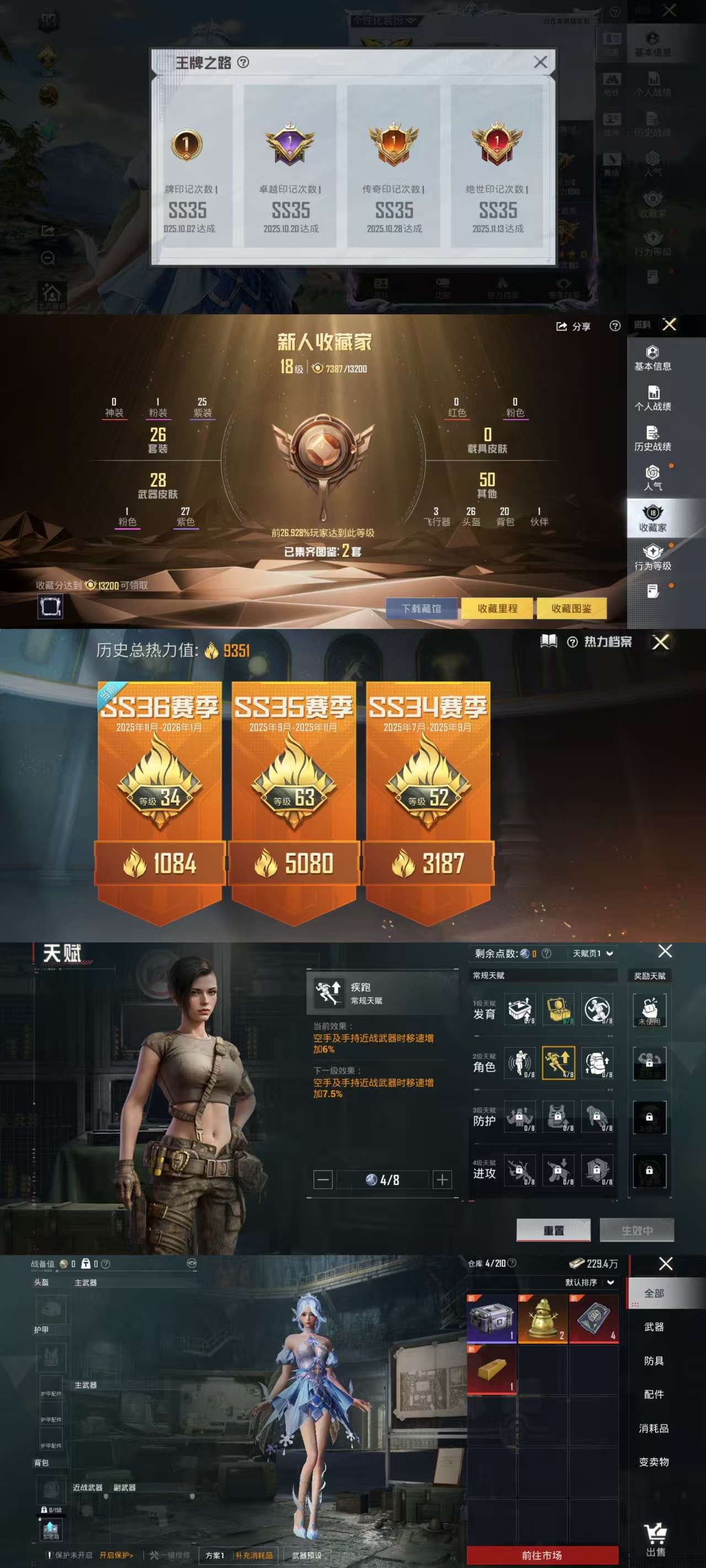Open the 出售 sell cart
706x1568 pixels.
(x=655, y=1540)
